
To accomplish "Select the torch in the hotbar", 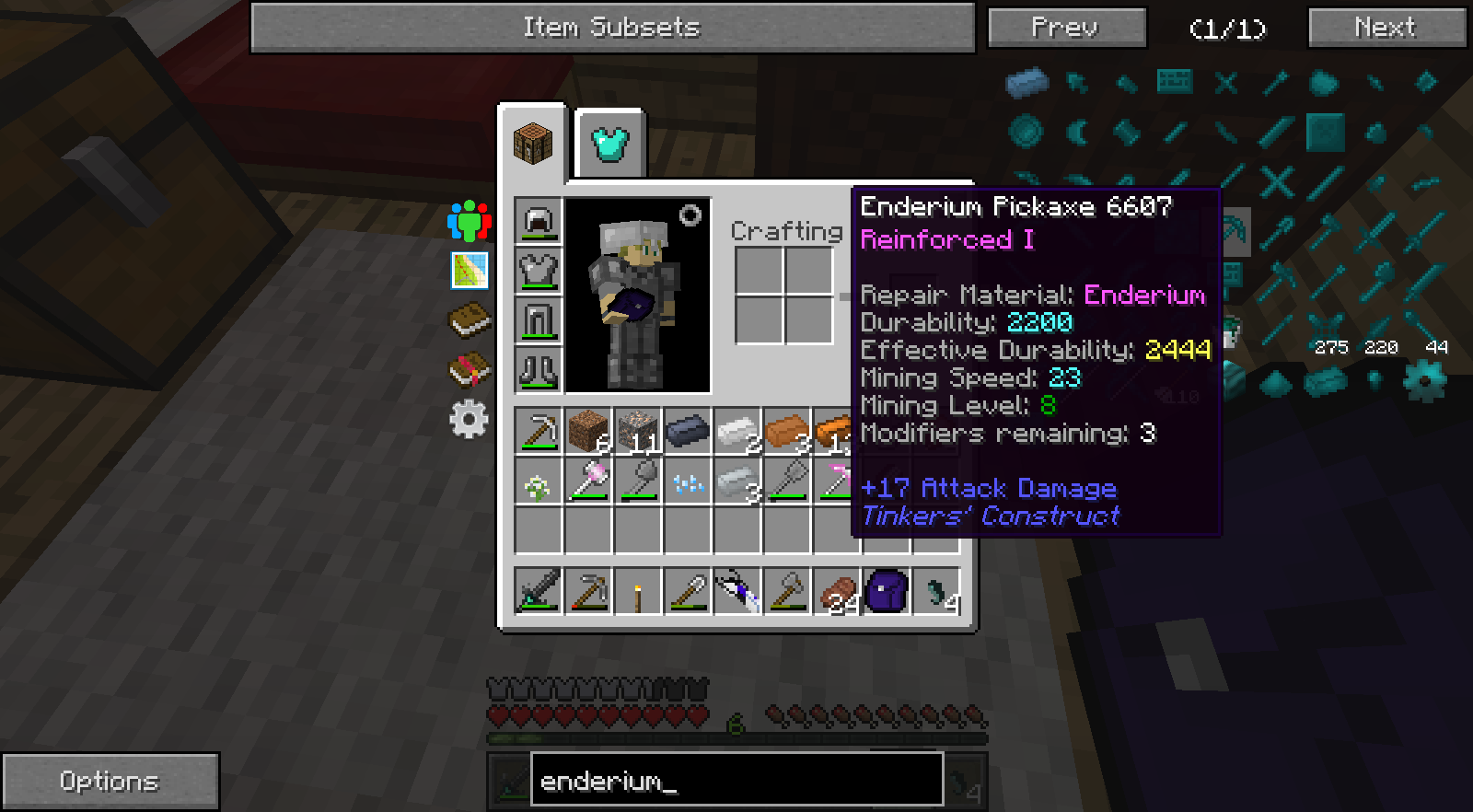I will tap(638, 592).
